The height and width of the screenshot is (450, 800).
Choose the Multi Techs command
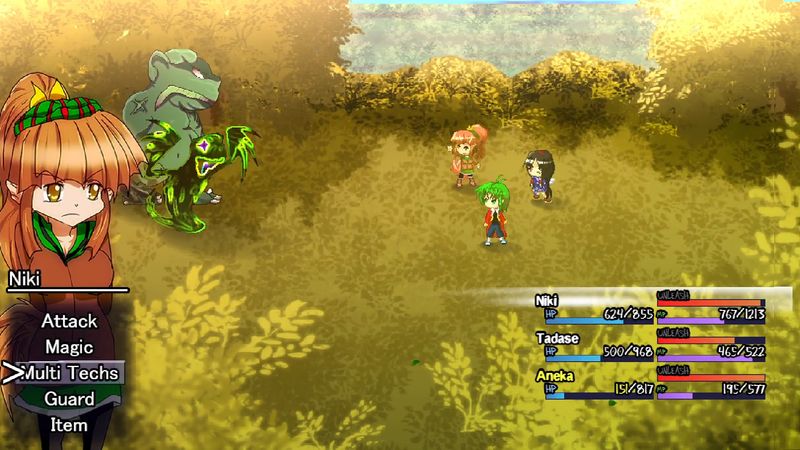pyautogui.click(x=69, y=373)
